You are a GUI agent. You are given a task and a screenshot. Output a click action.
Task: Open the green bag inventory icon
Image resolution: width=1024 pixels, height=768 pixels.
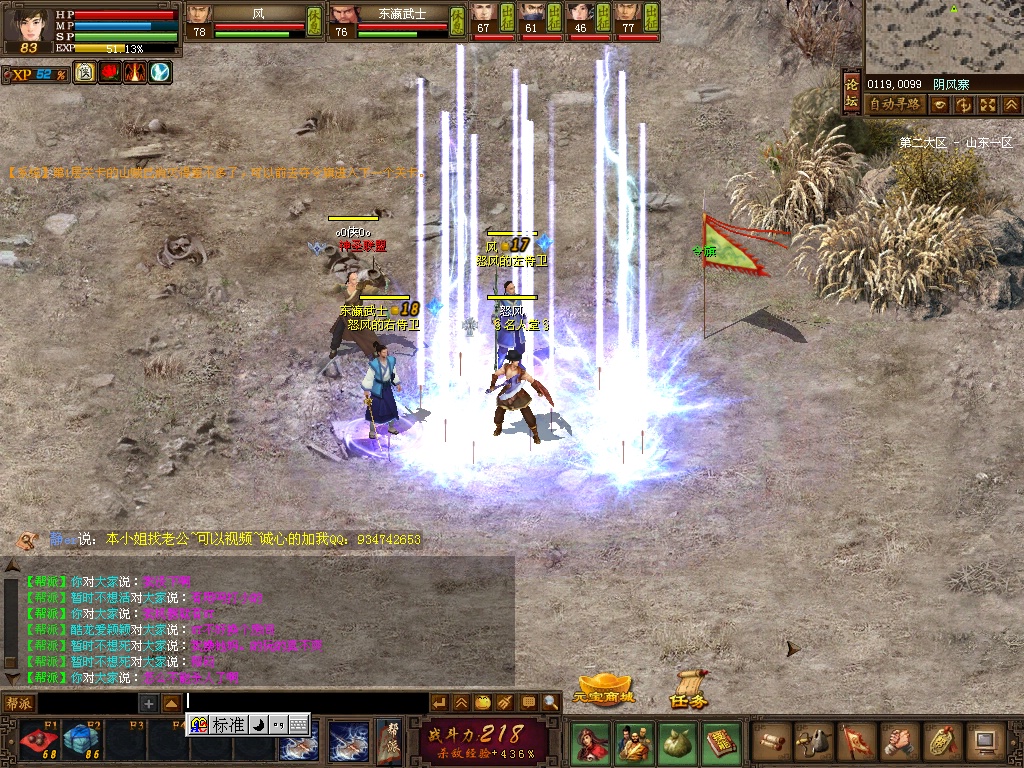(677, 742)
